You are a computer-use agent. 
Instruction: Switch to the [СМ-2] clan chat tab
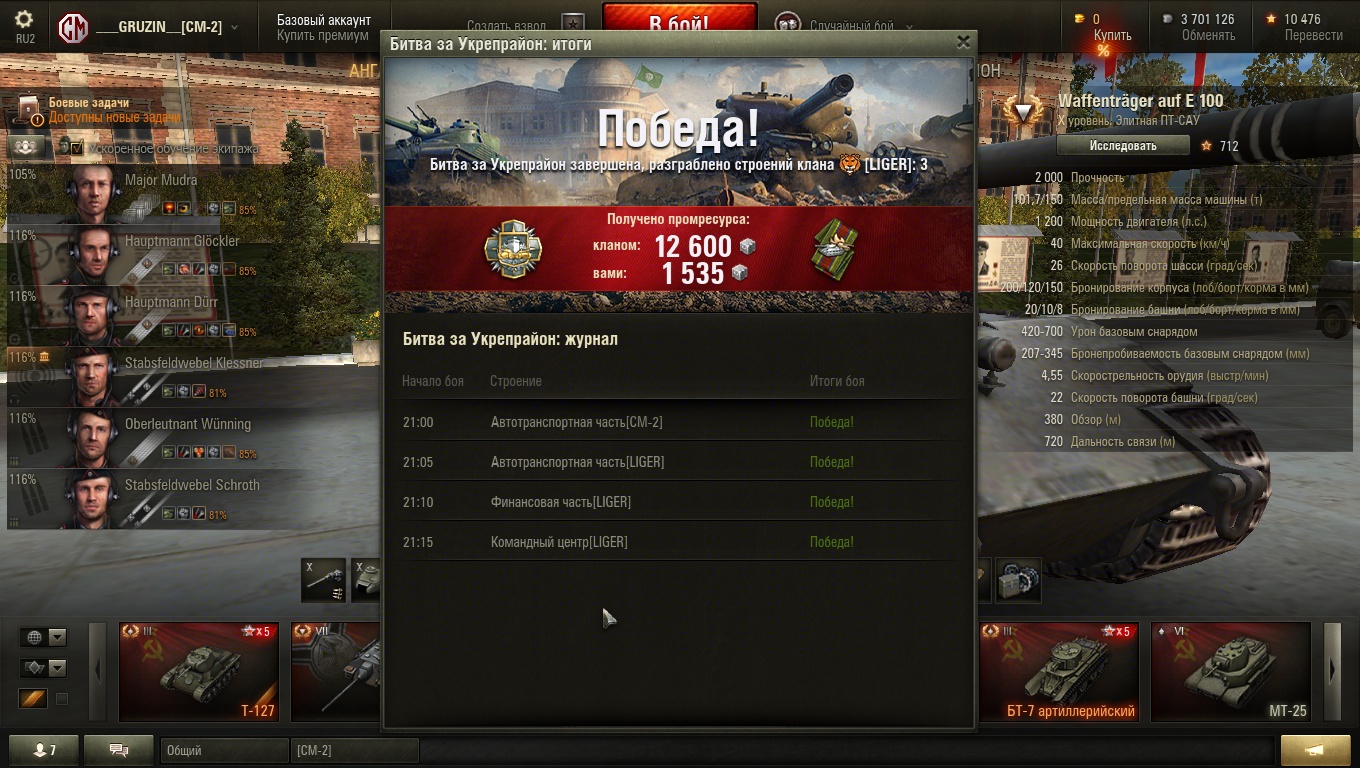[x=354, y=750]
